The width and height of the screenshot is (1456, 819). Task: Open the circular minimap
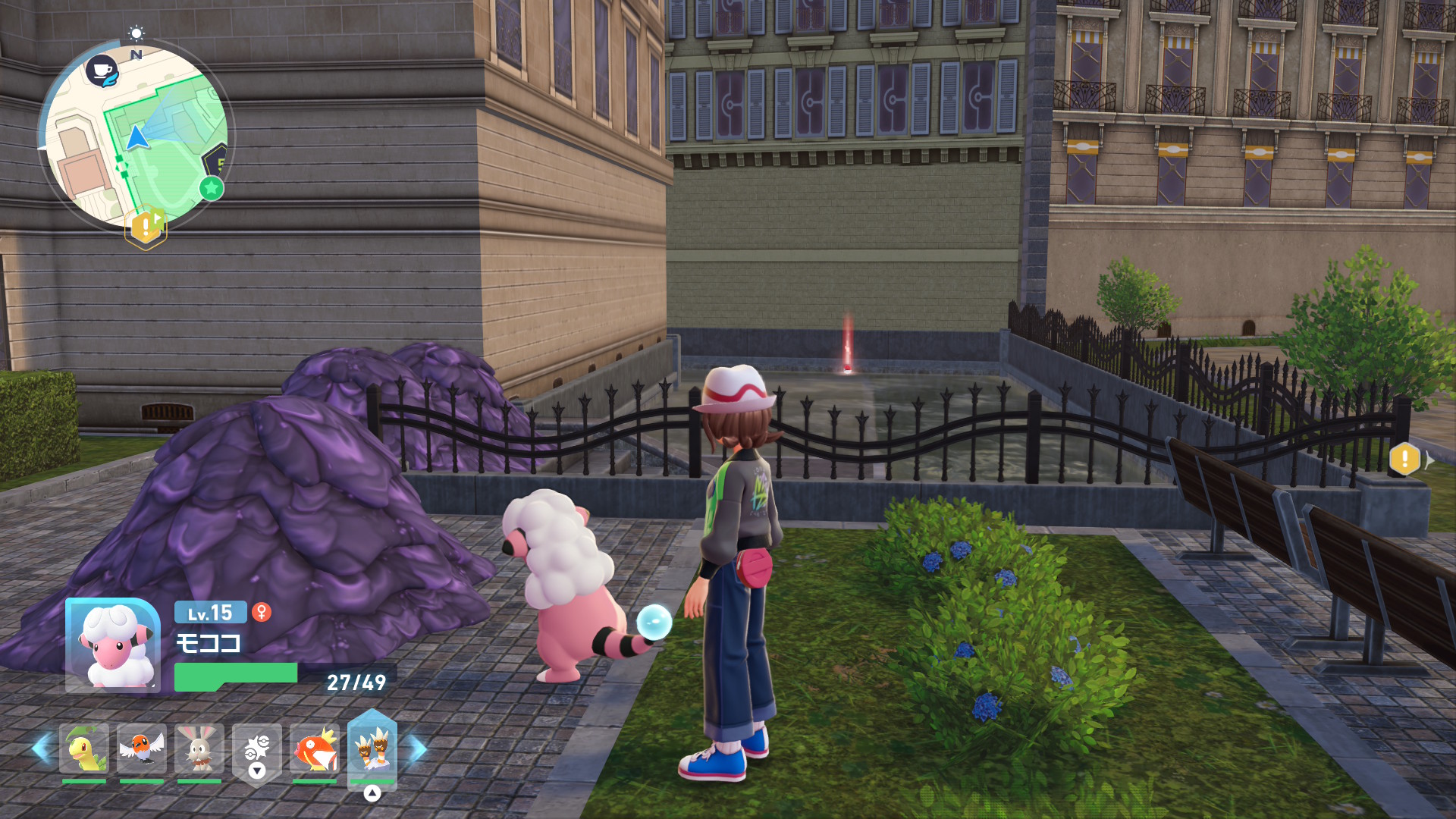pyautogui.click(x=136, y=136)
